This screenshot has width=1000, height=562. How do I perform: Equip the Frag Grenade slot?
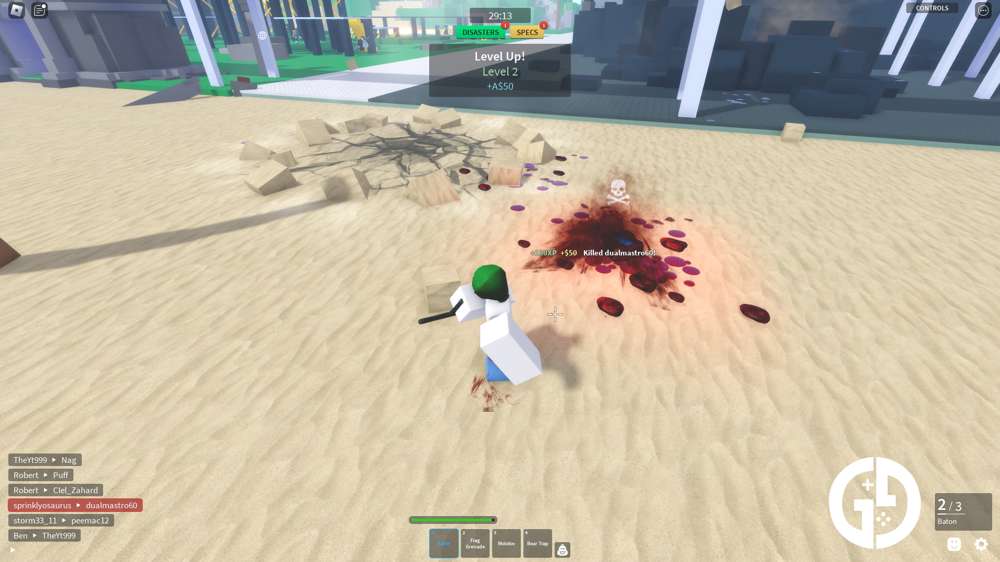coord(475,543)
